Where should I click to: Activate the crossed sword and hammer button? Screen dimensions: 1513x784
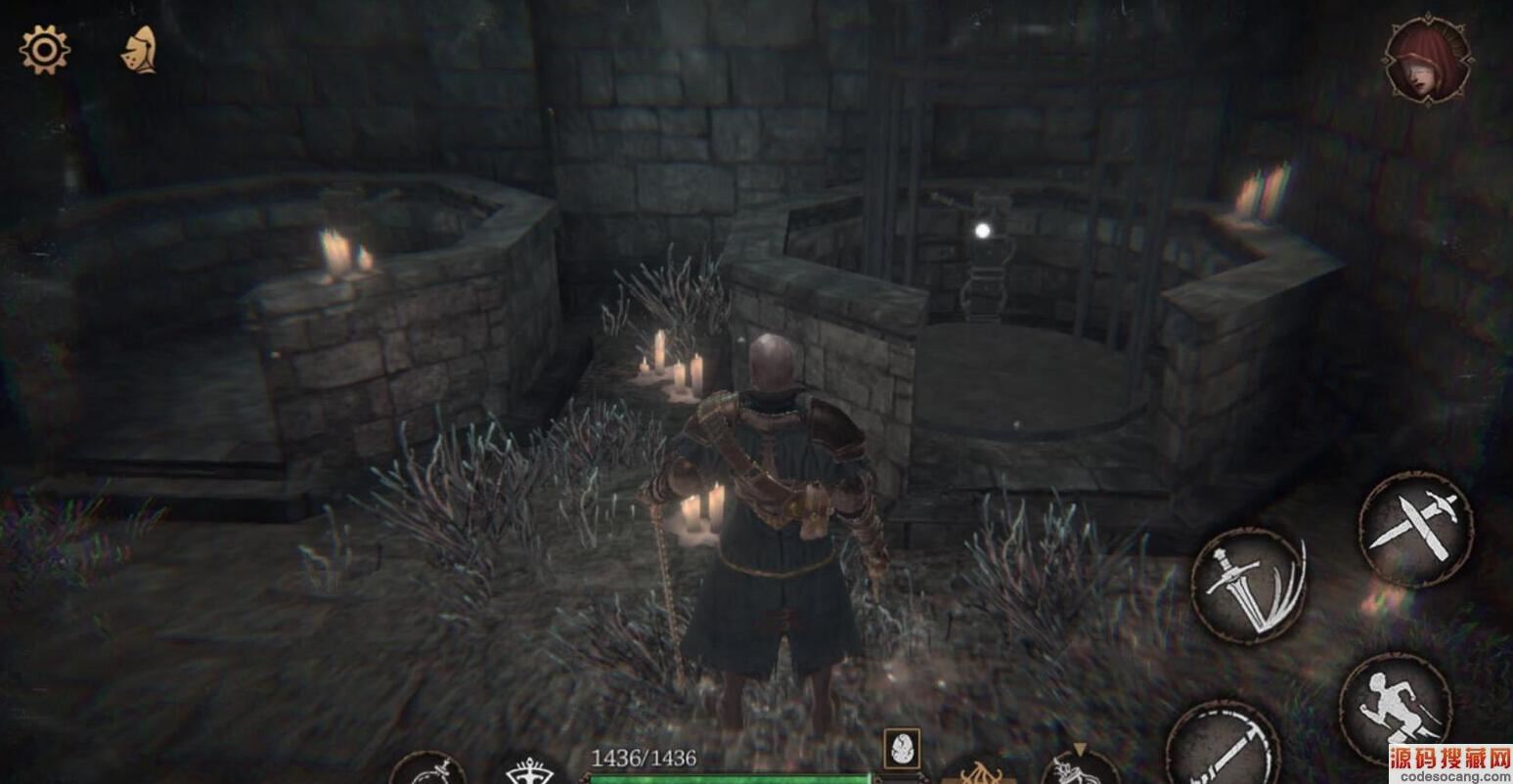[1415, 529]
